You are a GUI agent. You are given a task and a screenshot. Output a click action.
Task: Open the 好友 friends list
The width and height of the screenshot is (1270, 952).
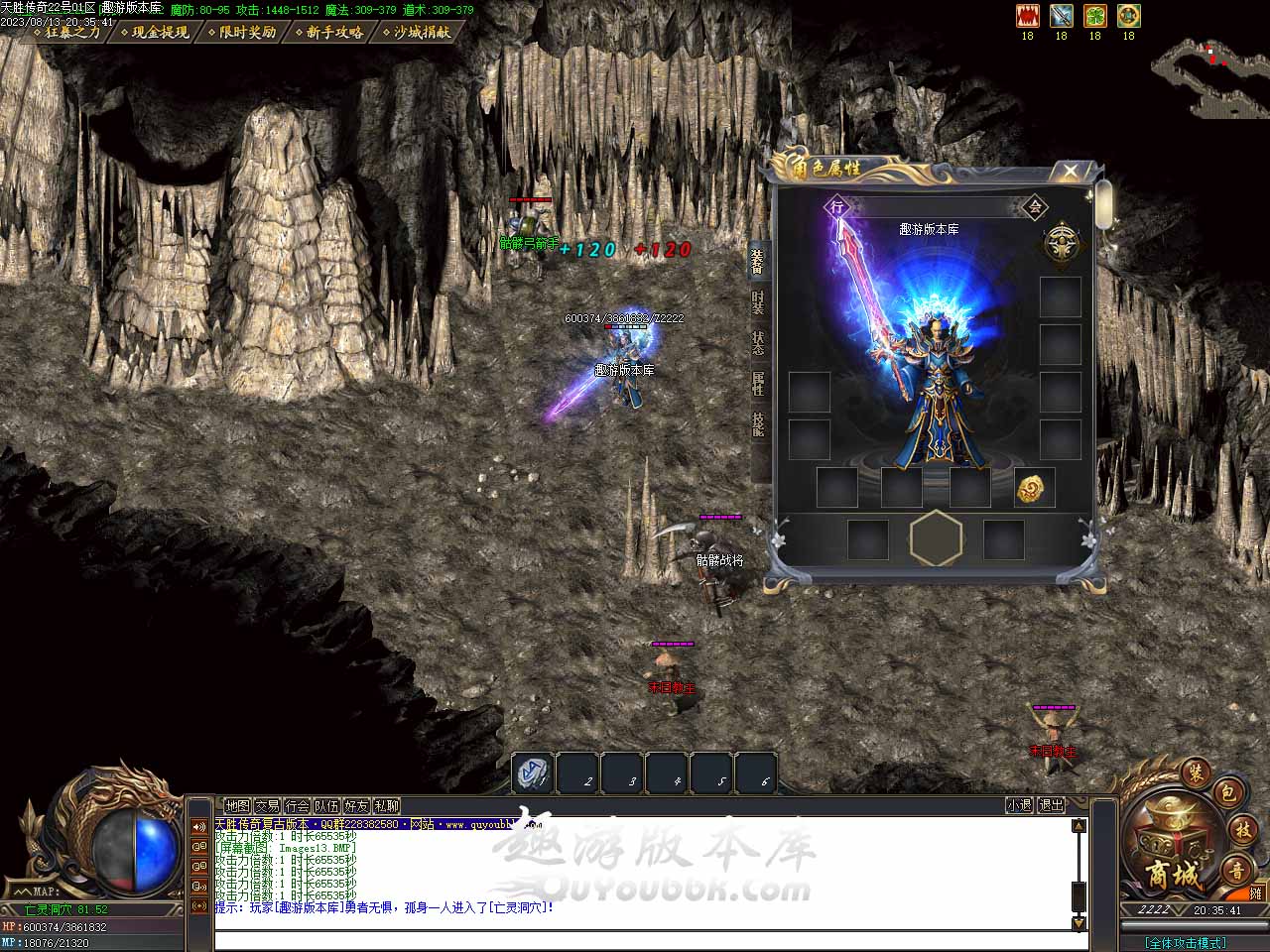coord(356,806)
